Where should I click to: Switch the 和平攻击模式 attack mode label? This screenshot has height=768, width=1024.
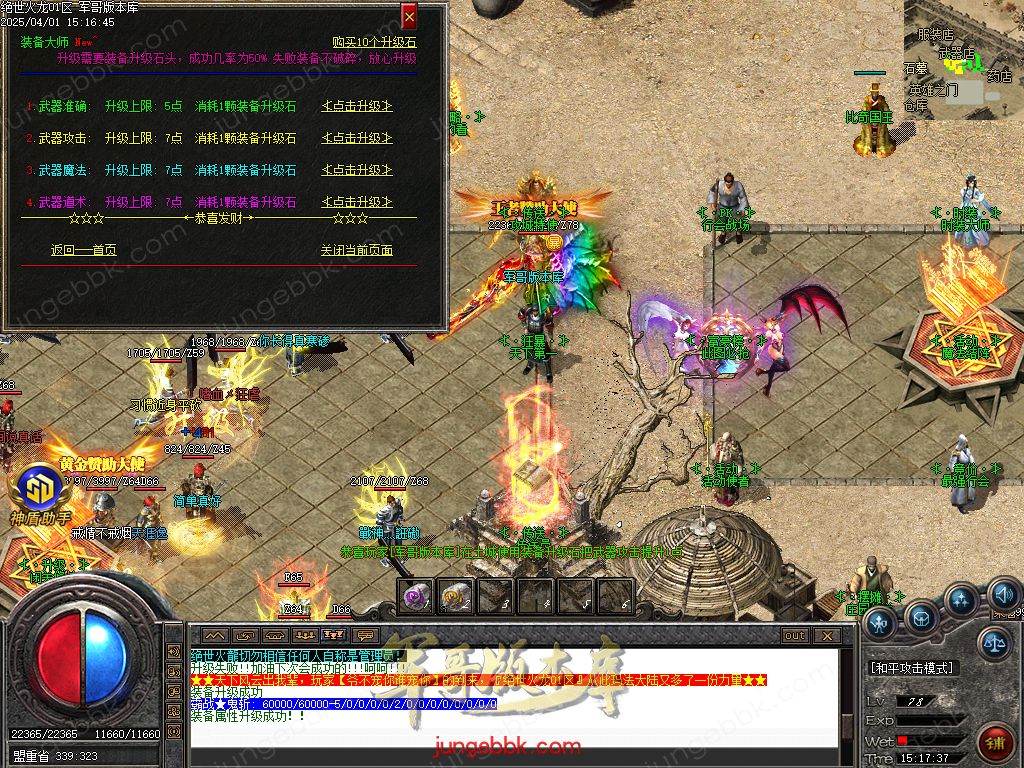[912, 667]
